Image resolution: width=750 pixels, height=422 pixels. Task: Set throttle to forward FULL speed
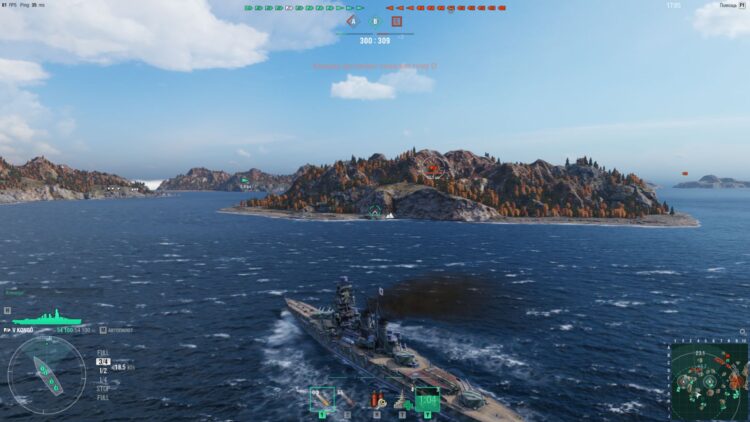(103, 353)
